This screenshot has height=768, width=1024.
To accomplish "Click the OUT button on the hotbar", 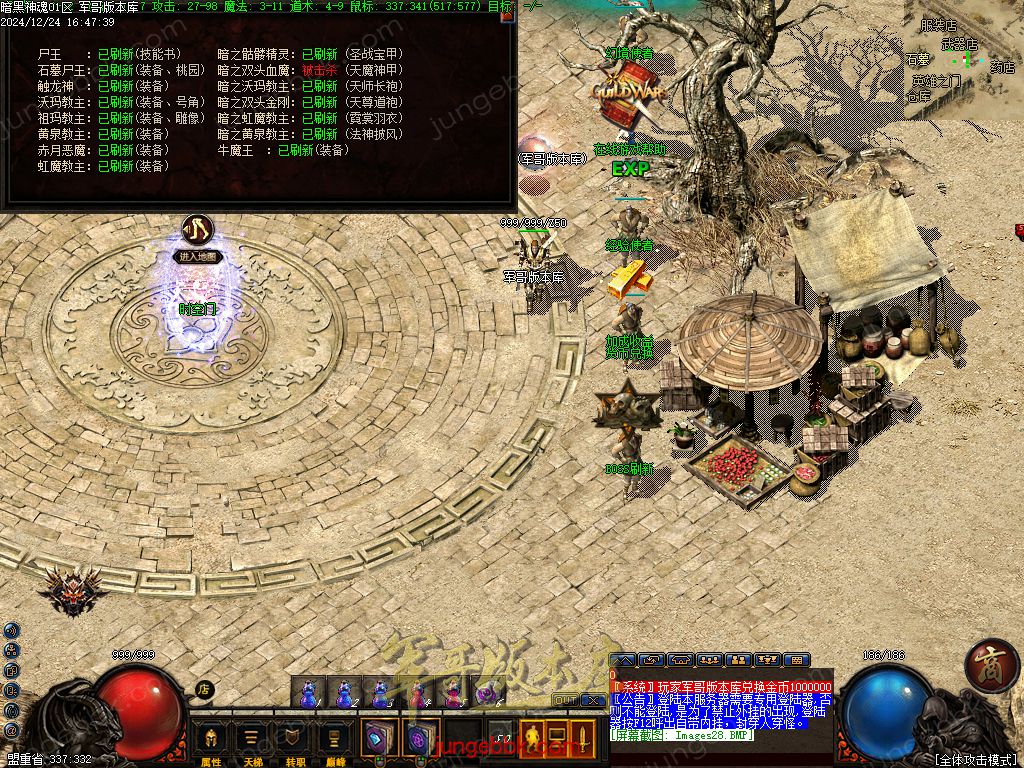I will tap(565, 700).
